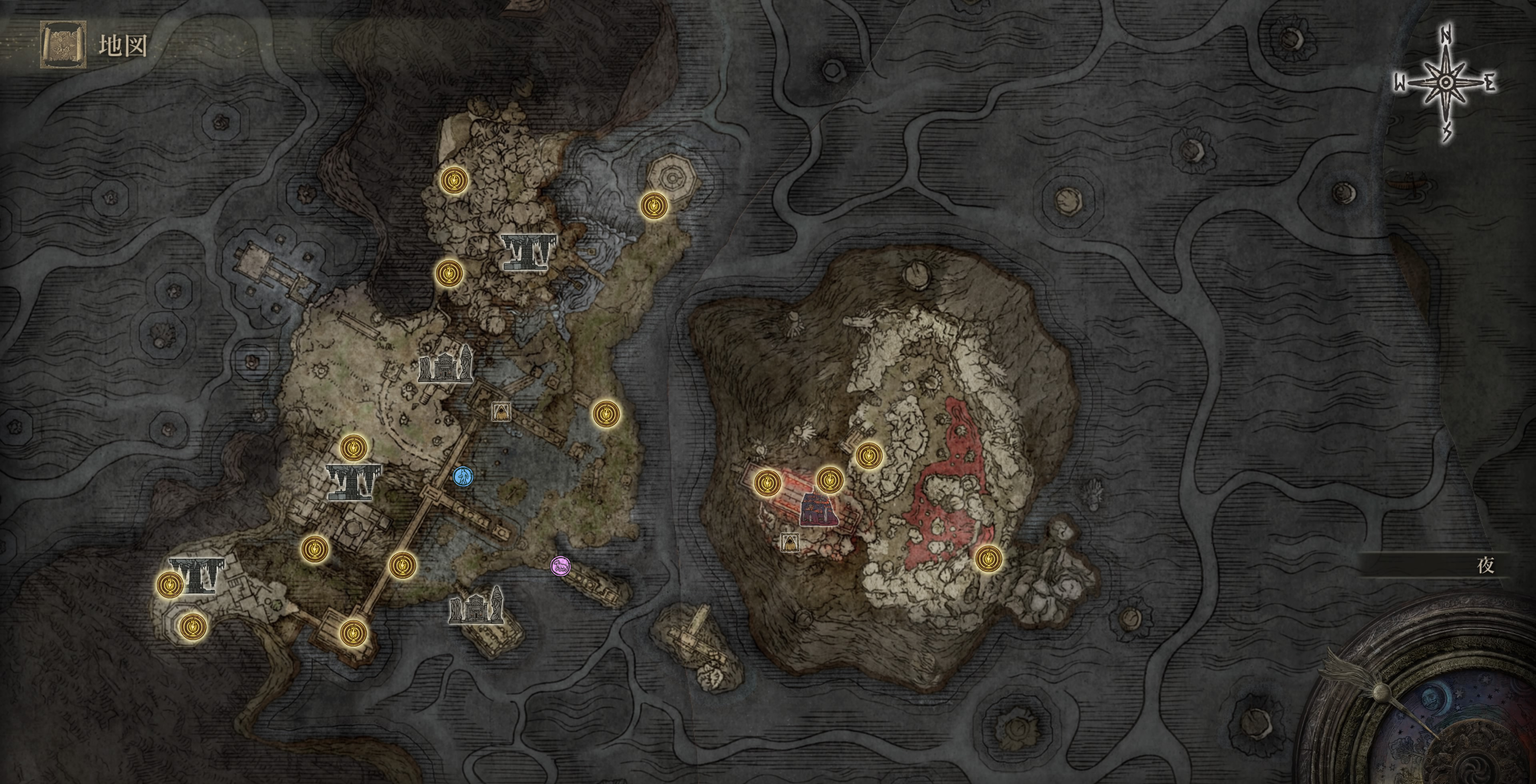1536x784 pixels.
Task: Choose the grace marker directly left of the mausoleum
Action: click(768, 483)
